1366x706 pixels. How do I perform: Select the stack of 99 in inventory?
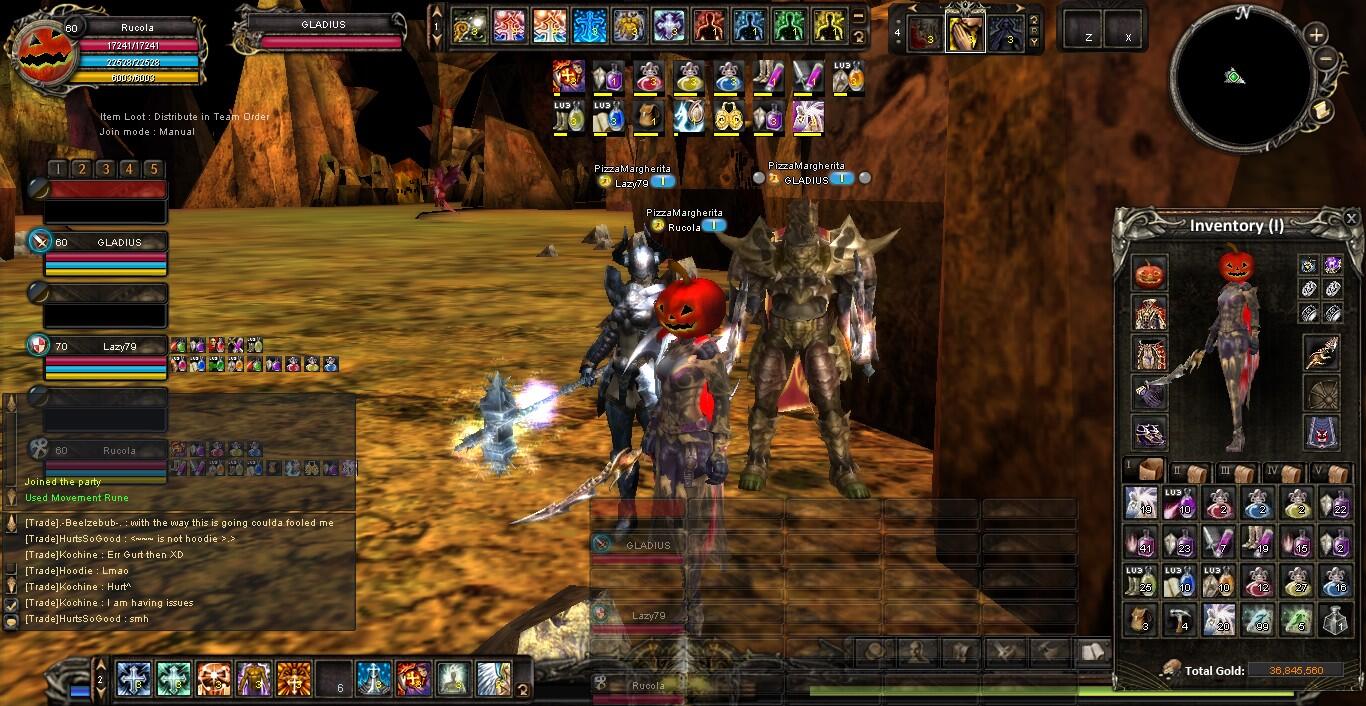1259,620
